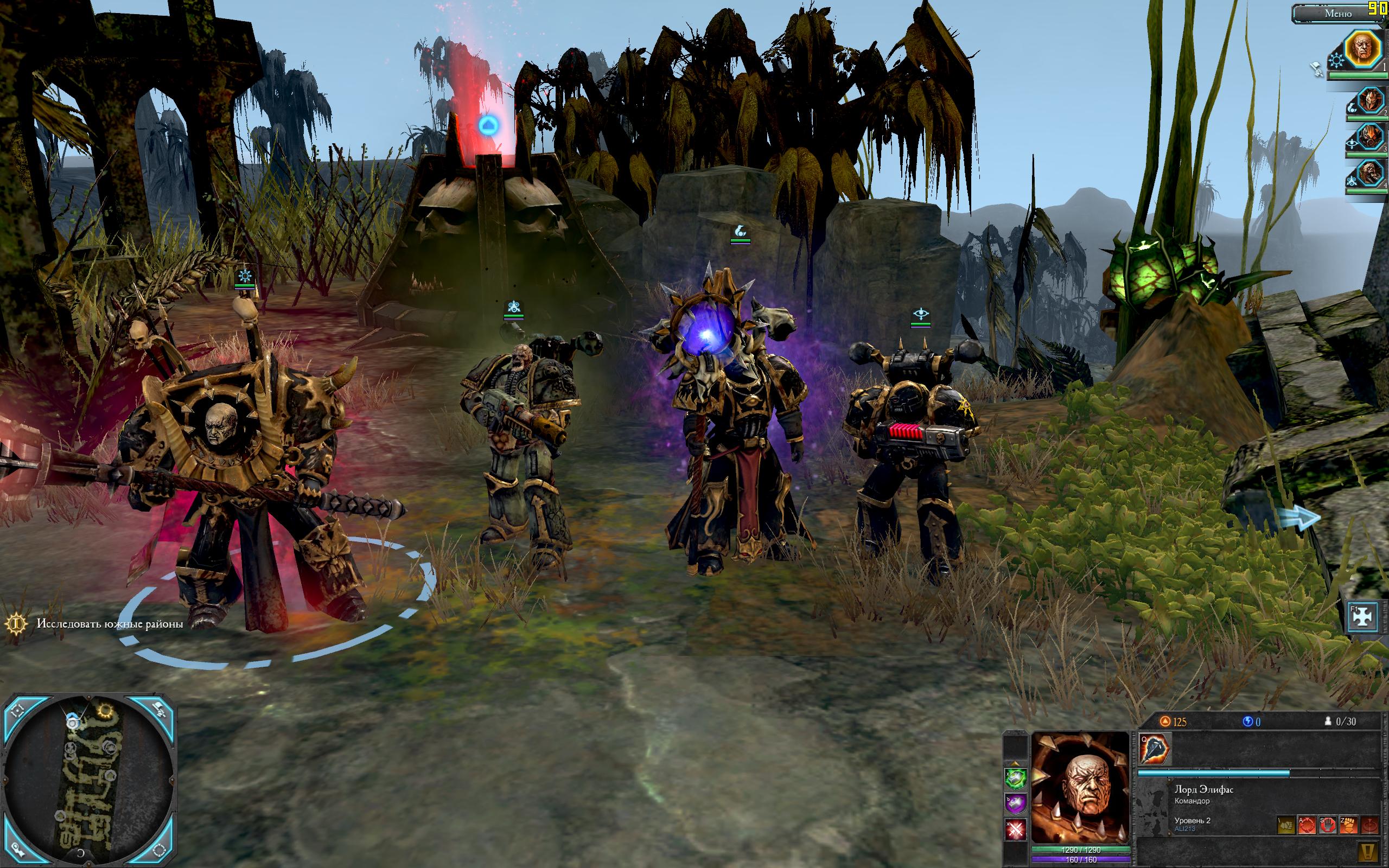Issue the stop command with hand icon
Image resolution: width=1389 pixels, height=868 pixels.
[1327, 826]
